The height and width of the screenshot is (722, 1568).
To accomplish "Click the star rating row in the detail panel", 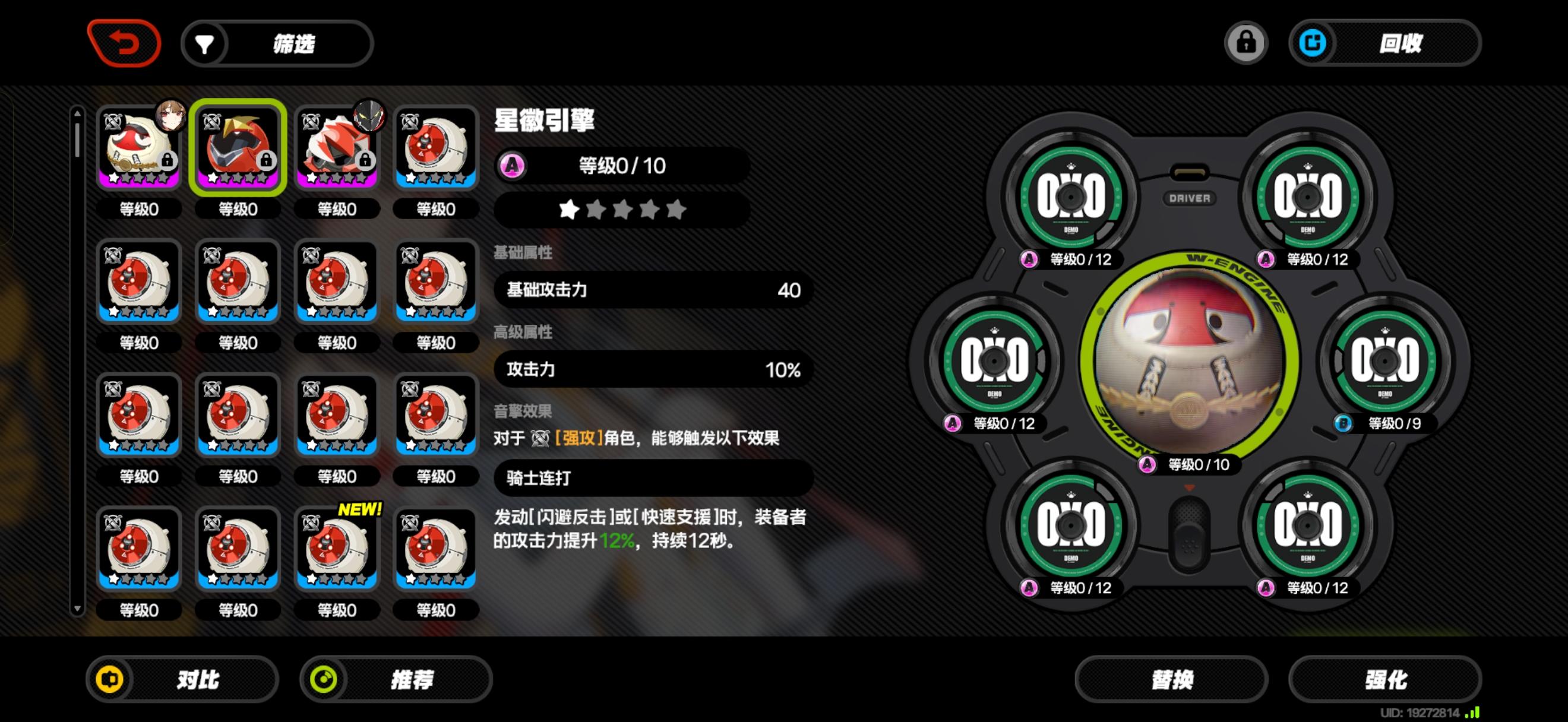I will tap(621, 210).
